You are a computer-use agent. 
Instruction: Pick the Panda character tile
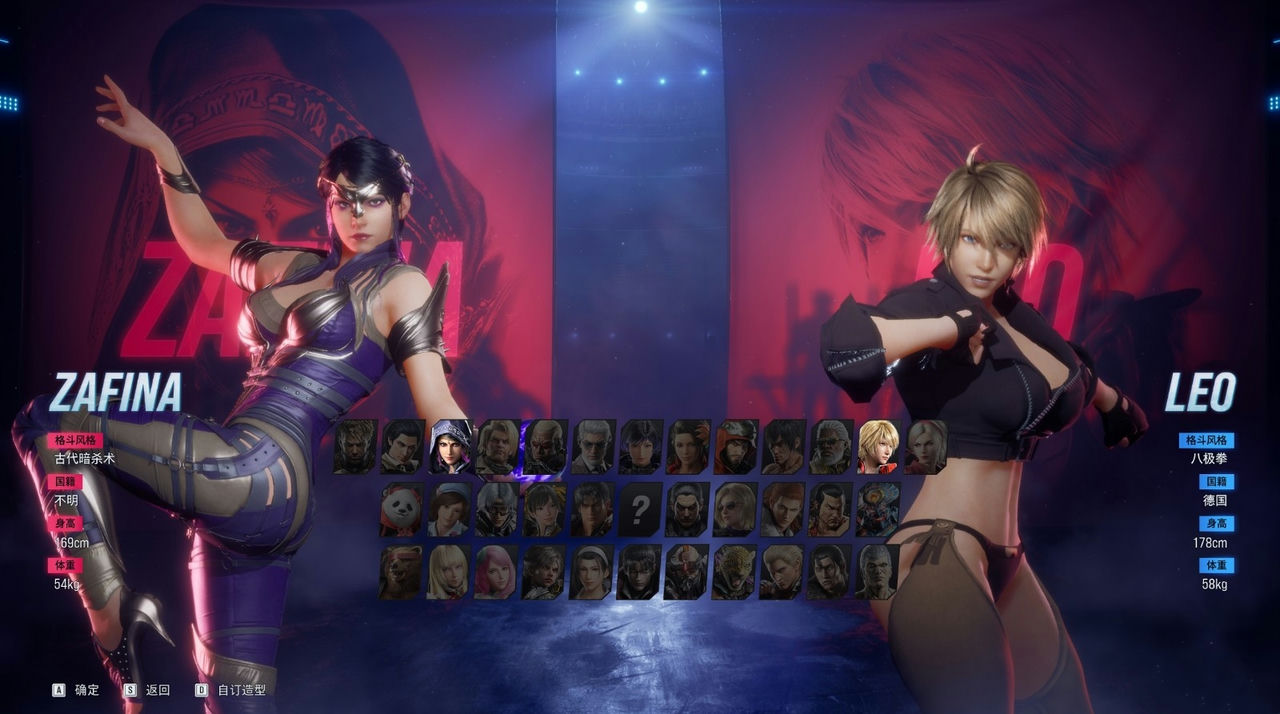tap(401, 510)
